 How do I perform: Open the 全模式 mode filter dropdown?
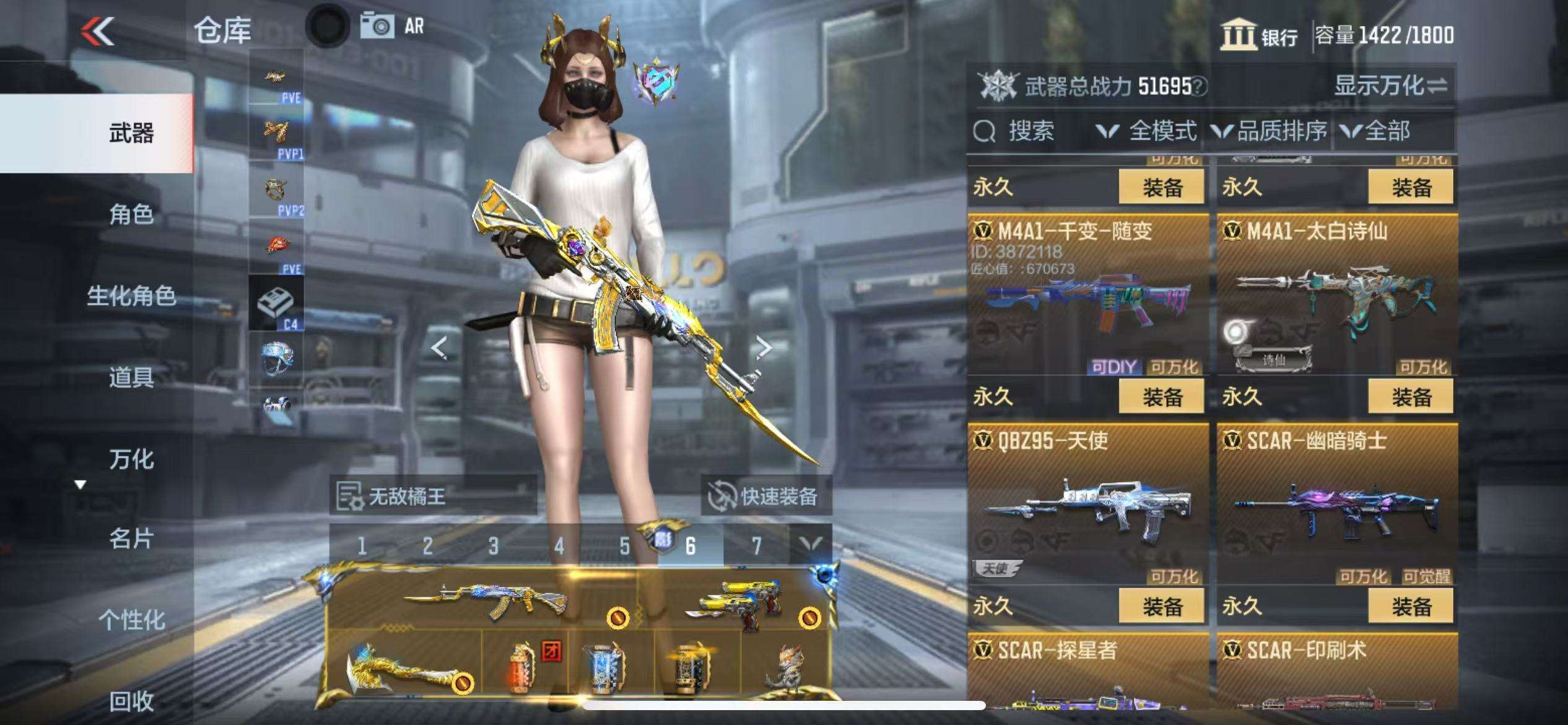click(x=1147, y=131)
